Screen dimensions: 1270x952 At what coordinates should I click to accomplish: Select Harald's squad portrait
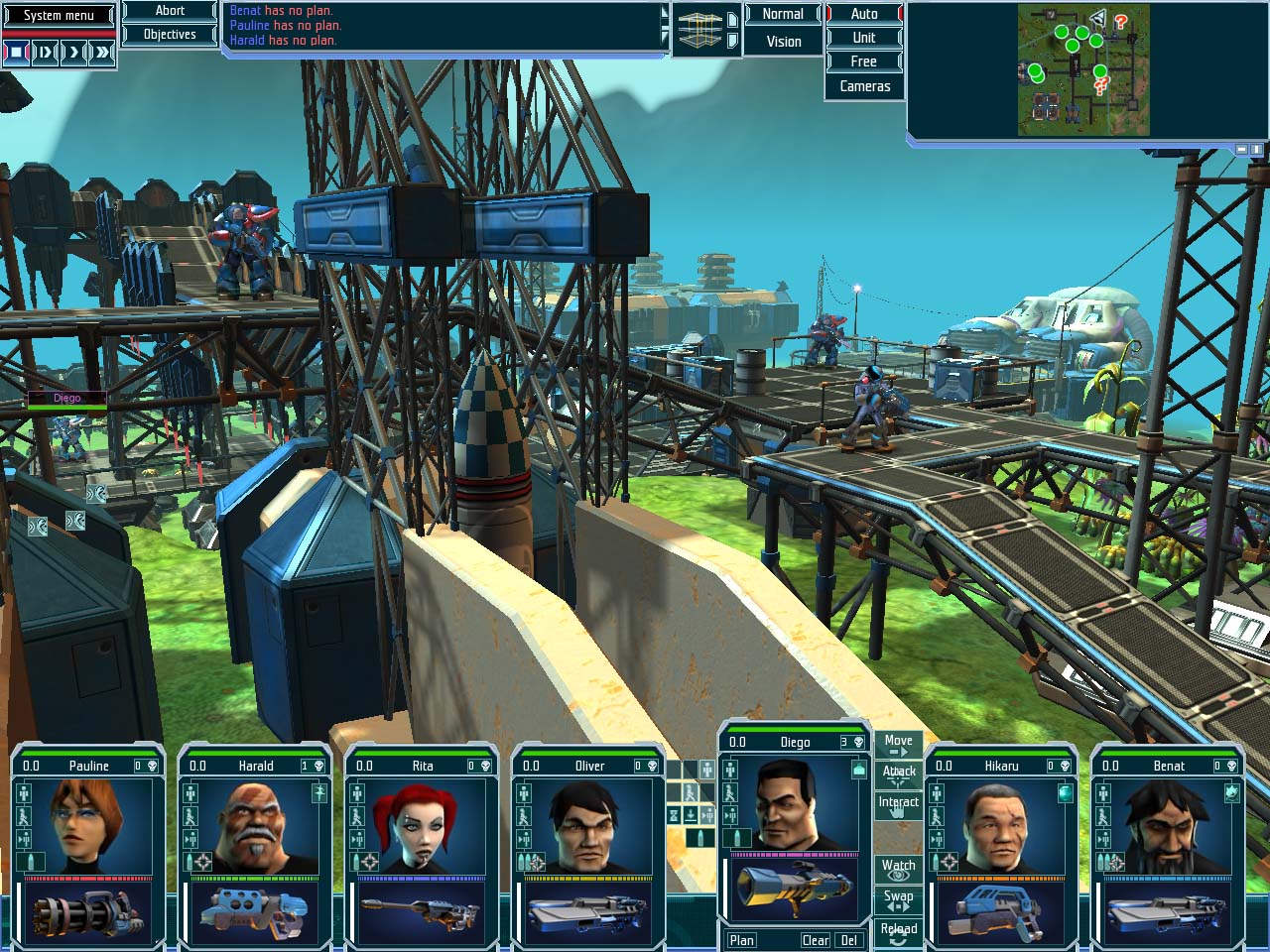pyautogui.click(x=255, y=825)
